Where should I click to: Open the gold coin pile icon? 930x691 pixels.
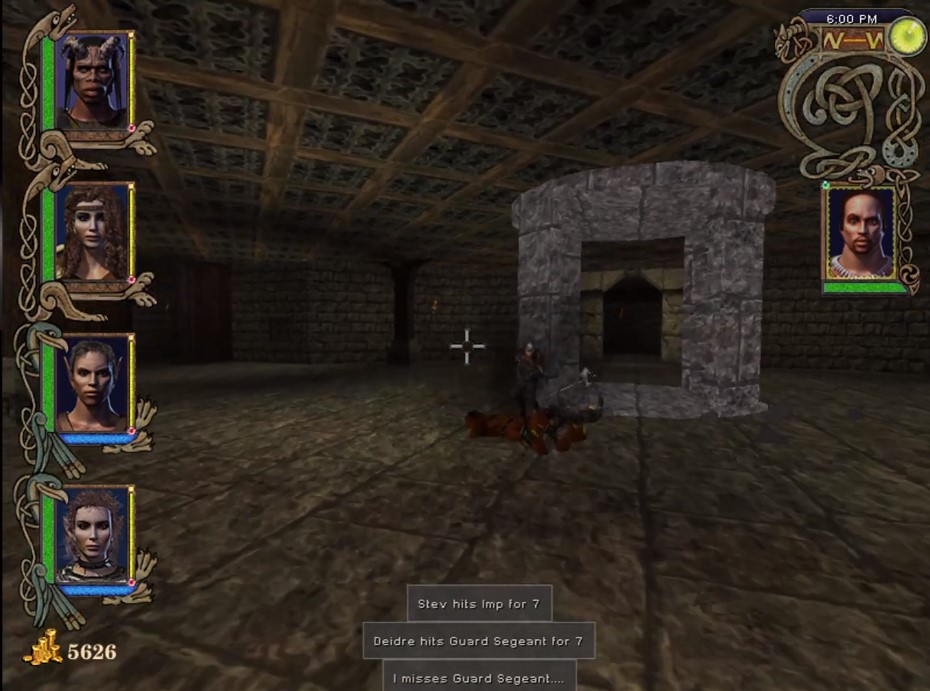point(43,649)
